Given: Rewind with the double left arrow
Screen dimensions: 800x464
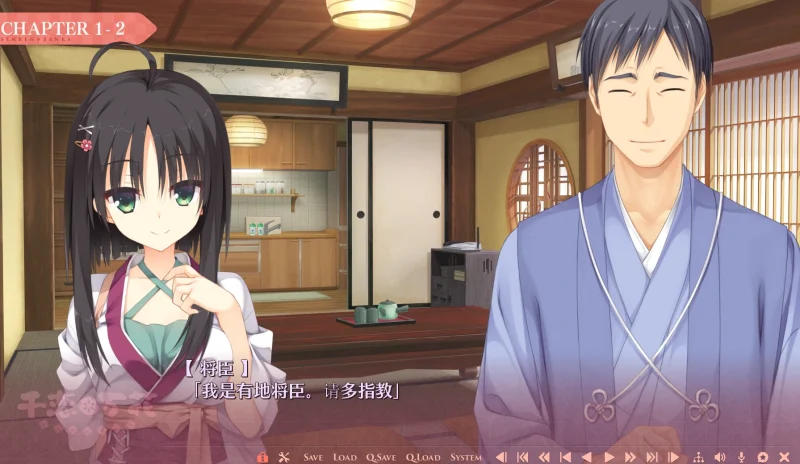Looking at the screenshot, I should (x=545, y=457).
